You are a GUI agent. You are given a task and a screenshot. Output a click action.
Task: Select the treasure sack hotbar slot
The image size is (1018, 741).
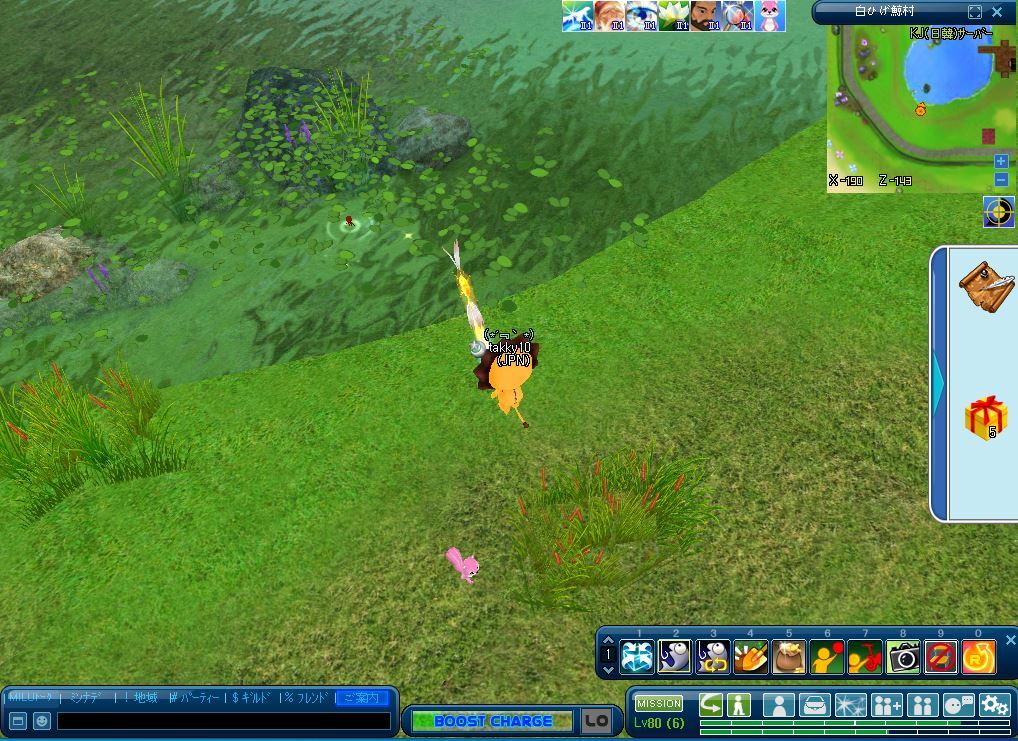tap(788, 657)
